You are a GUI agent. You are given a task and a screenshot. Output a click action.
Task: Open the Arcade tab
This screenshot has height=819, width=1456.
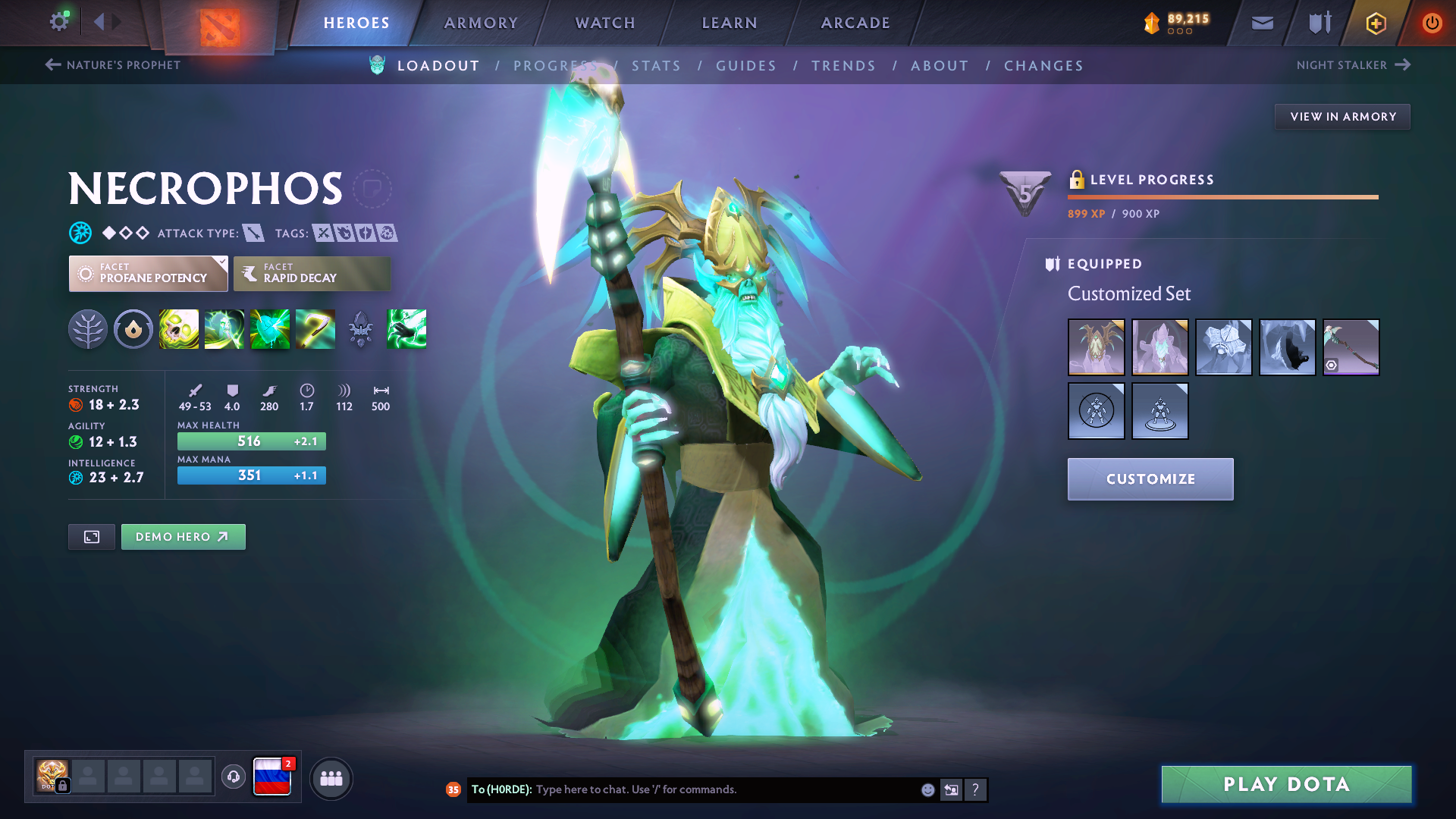click(x=855, y=23)
